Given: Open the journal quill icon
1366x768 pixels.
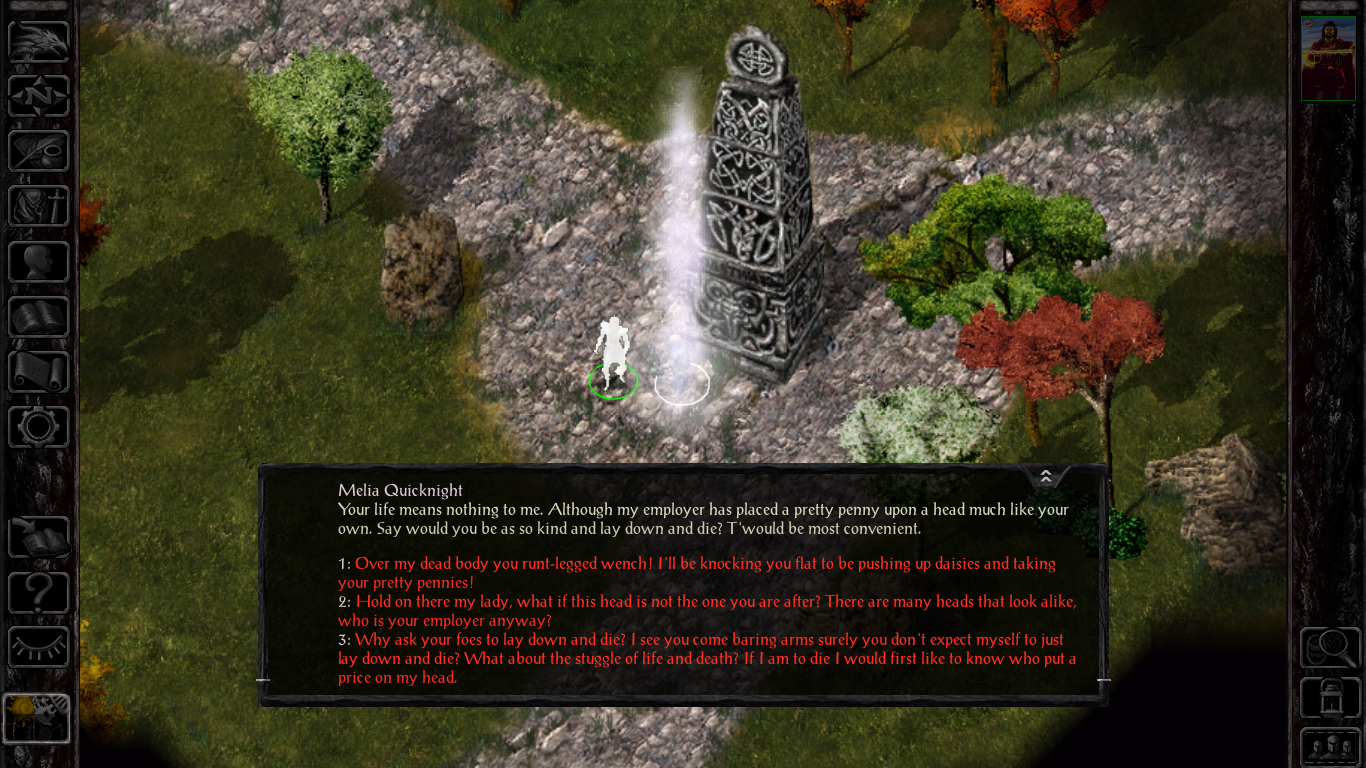Looking at the screenshot, I should click(39, 151).
